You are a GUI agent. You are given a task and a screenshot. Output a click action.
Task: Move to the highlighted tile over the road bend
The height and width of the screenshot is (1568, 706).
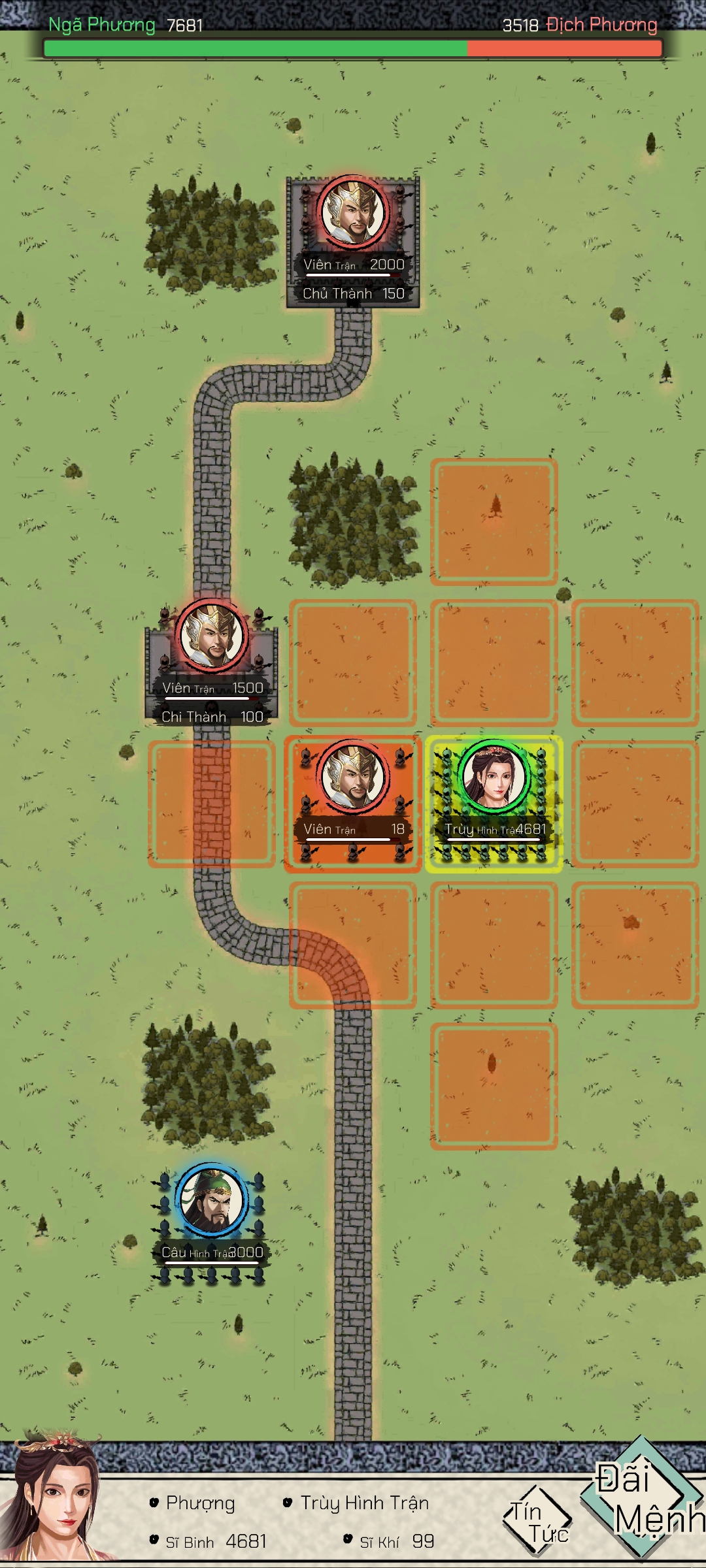[353, 945]
